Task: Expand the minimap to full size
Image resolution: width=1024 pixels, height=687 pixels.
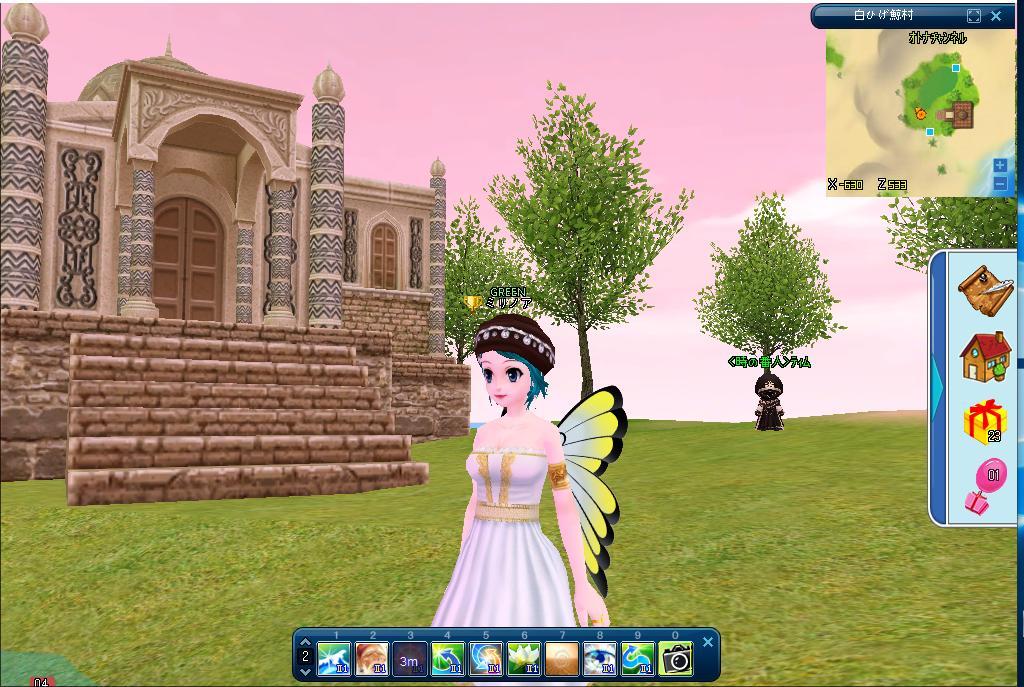Action: pos(974,16)
